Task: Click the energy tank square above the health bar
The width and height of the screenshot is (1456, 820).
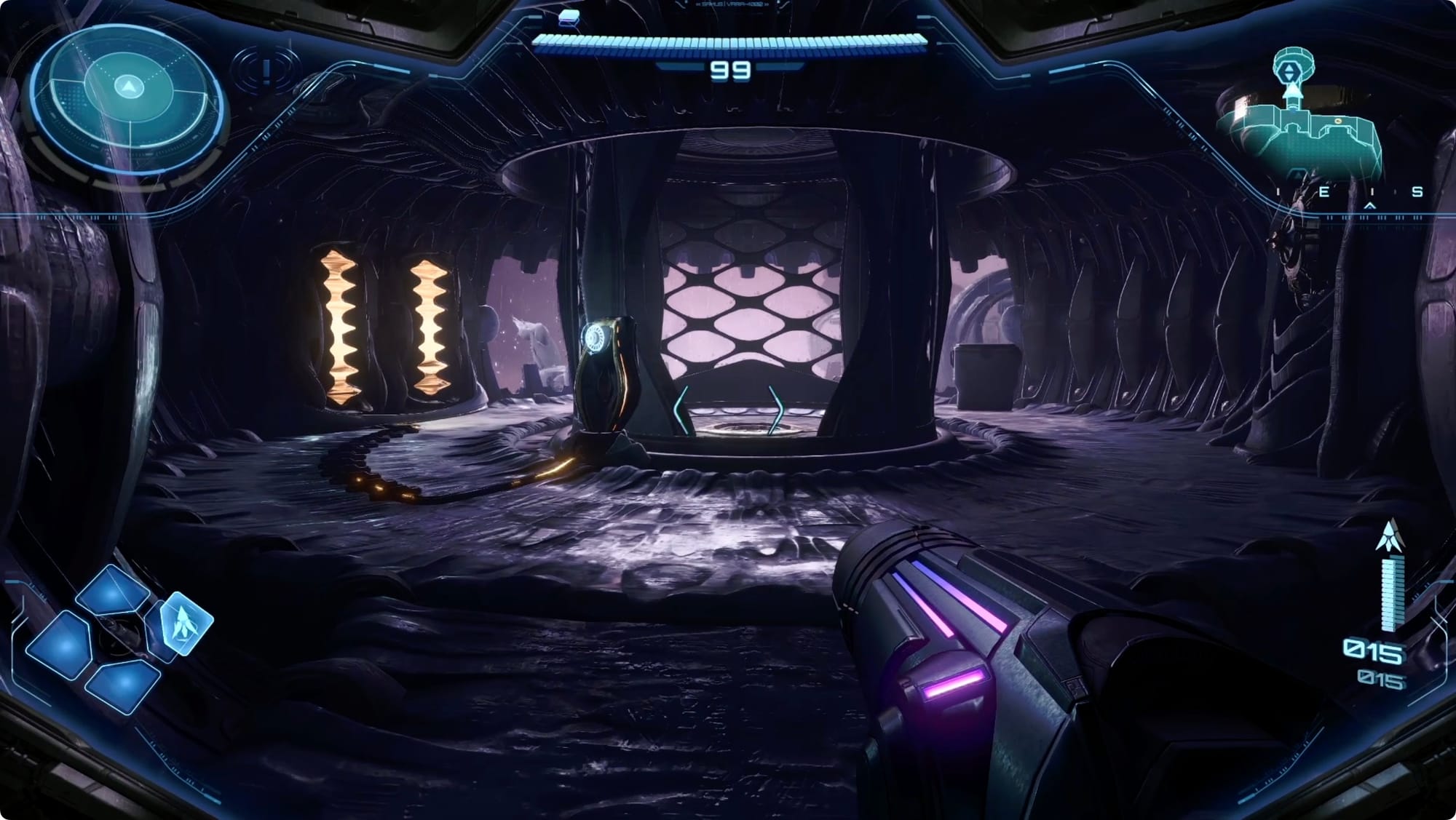Action: tap(569, 17)
